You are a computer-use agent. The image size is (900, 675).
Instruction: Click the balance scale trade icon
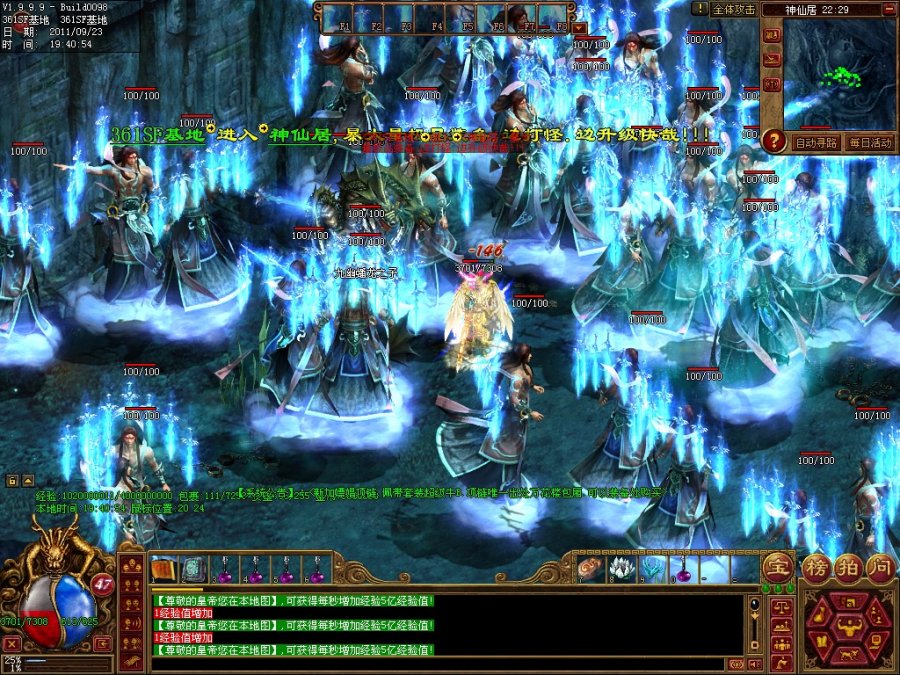(x=777, y=606)
